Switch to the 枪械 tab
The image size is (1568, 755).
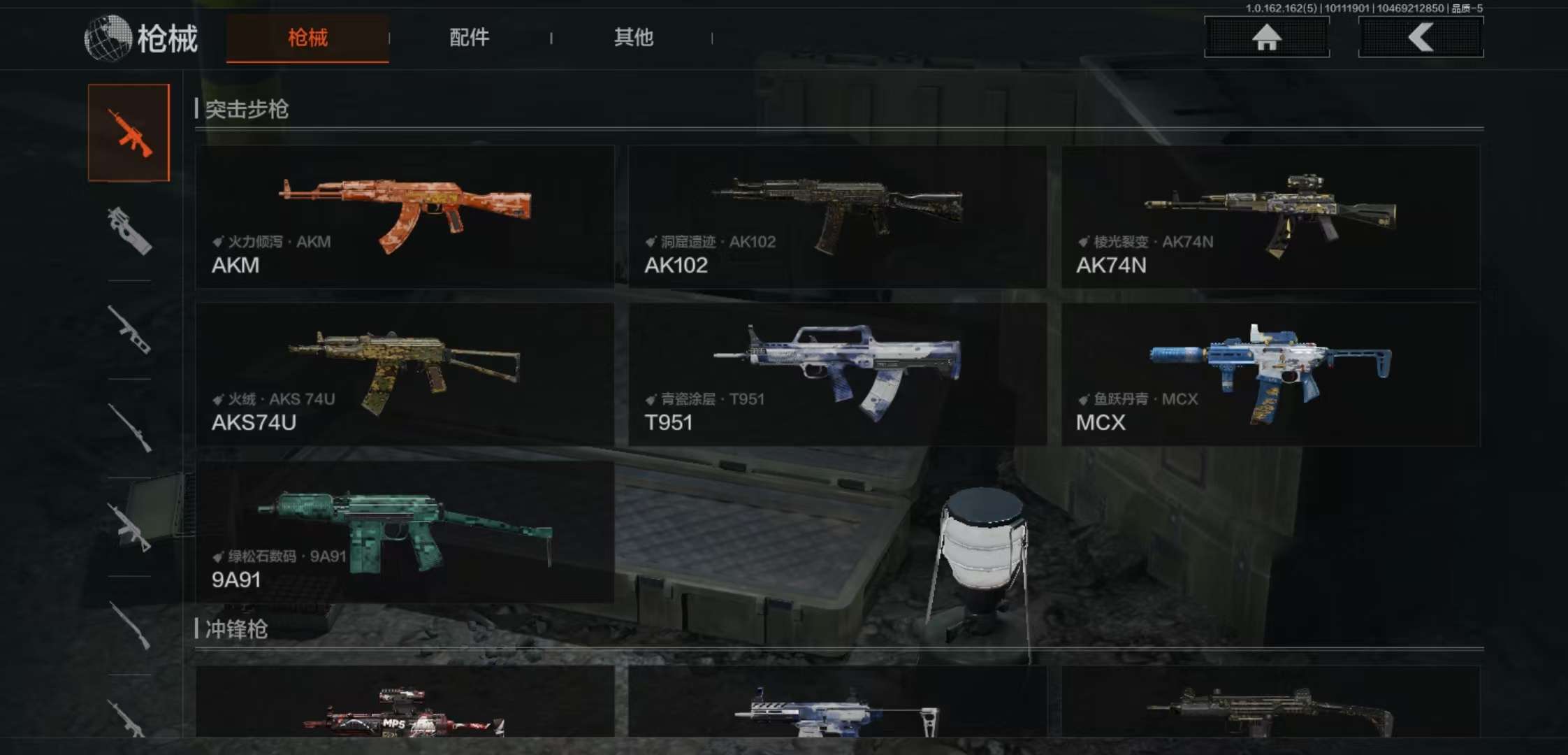307,38
